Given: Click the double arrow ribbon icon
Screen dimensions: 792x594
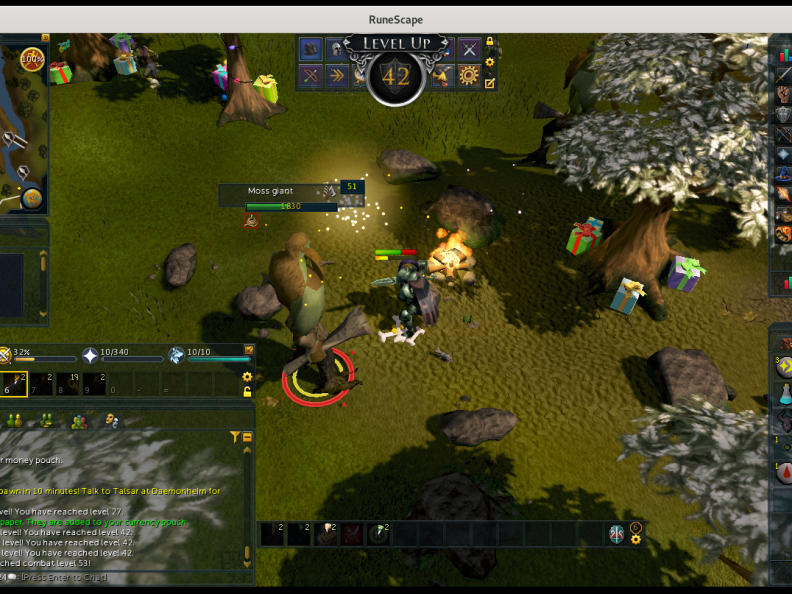Looking at the screenshot, I should tap(337, 76).
